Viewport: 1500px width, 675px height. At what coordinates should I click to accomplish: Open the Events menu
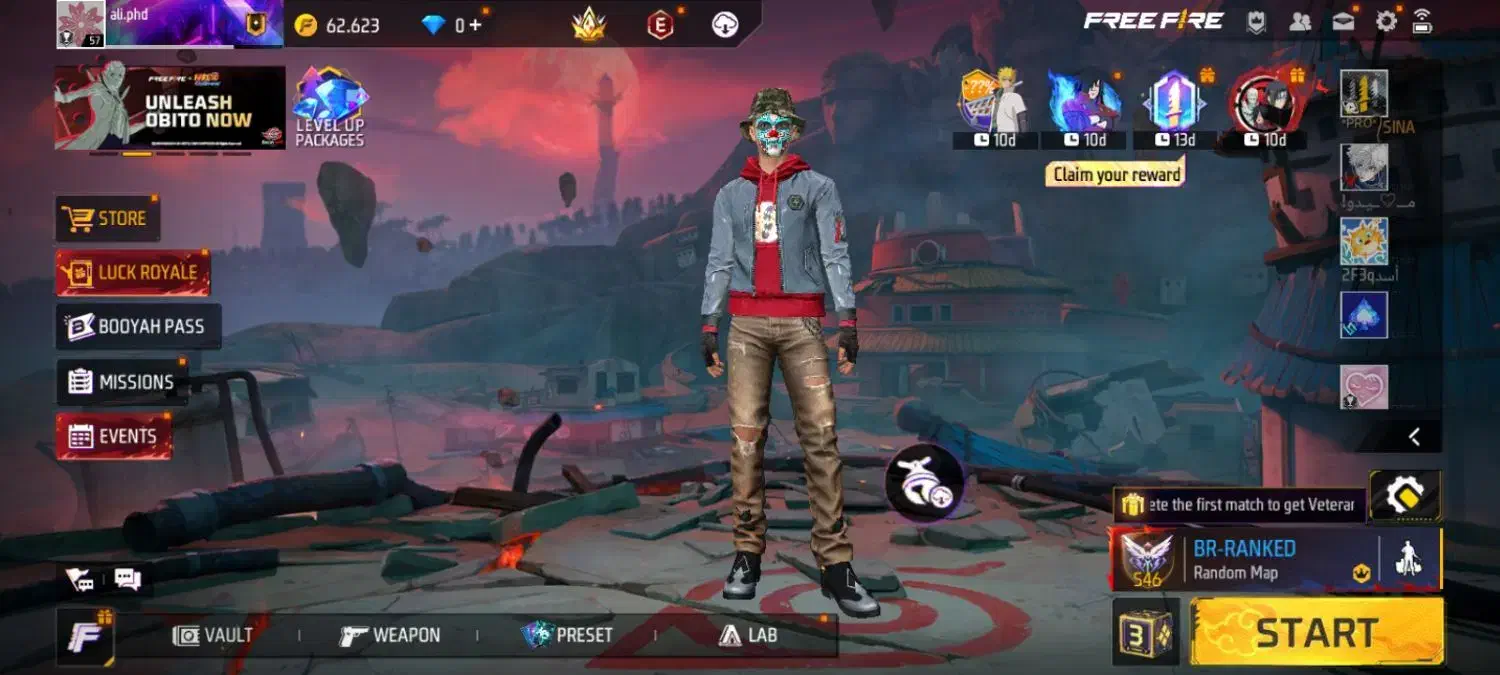pos(113,436)
